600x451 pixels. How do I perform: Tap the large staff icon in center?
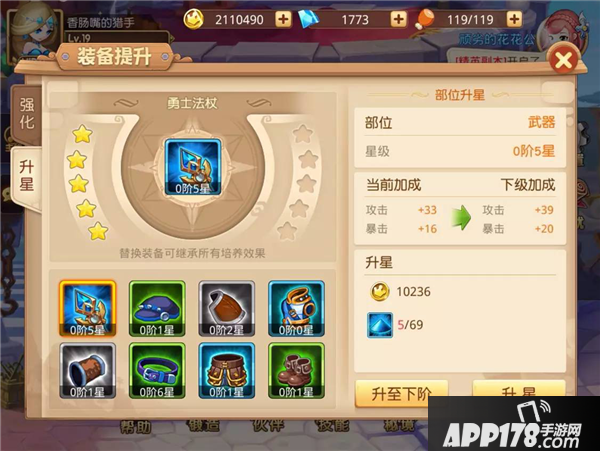click(x=191, y=165)
